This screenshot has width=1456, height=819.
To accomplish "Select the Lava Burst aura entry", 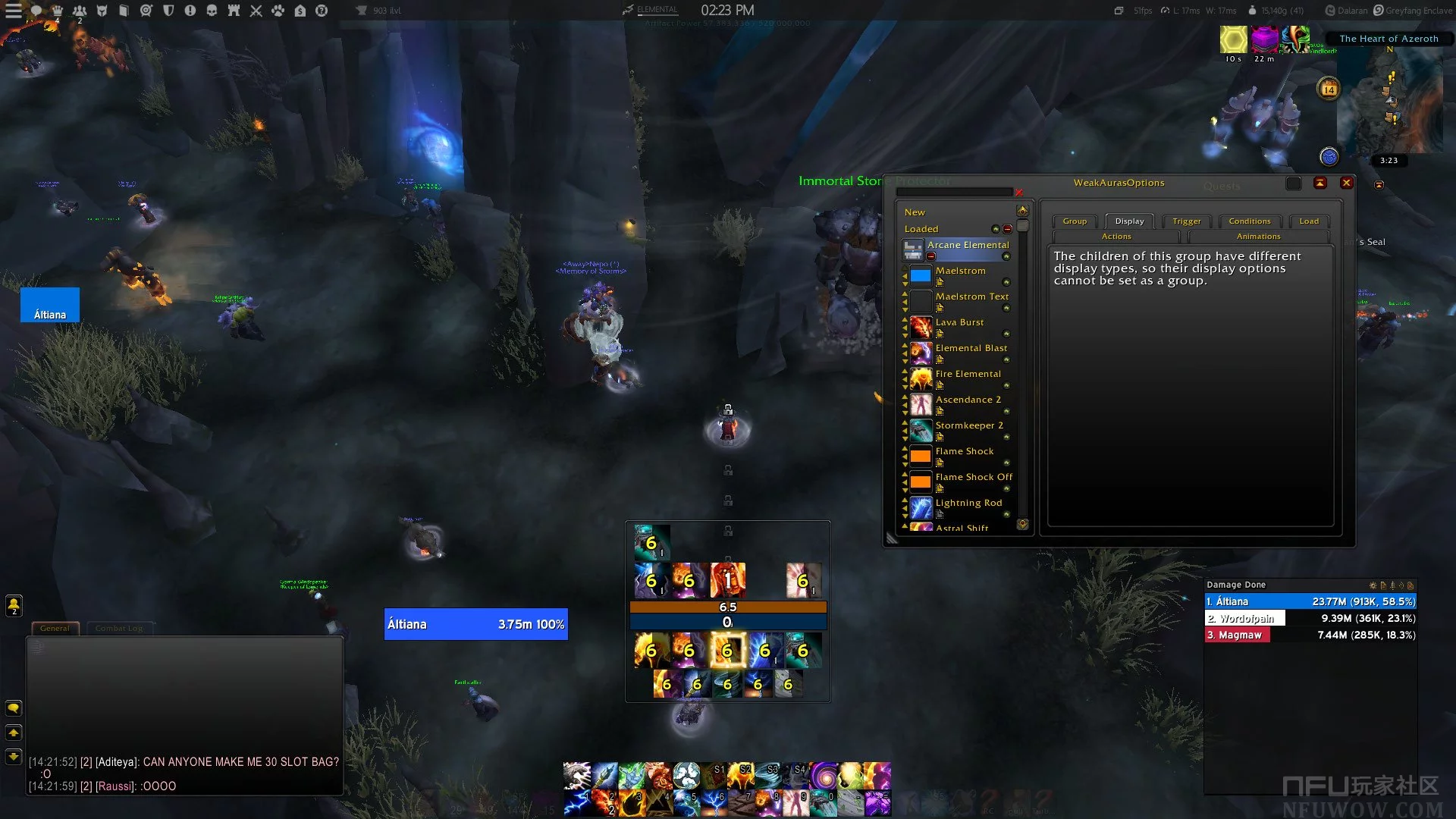I will pos(959,323).
